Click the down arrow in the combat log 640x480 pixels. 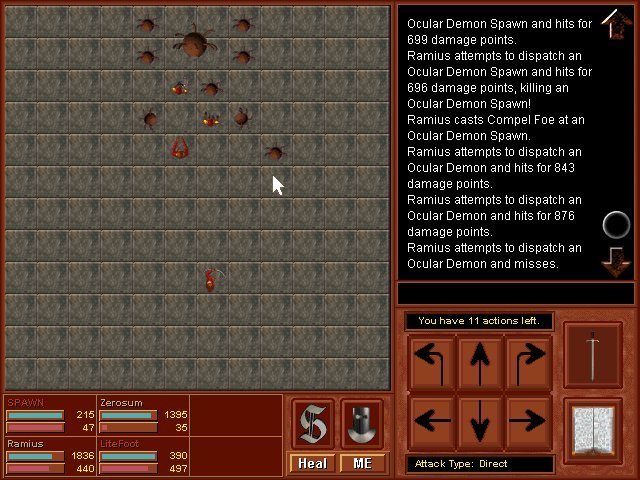(616, 262)
